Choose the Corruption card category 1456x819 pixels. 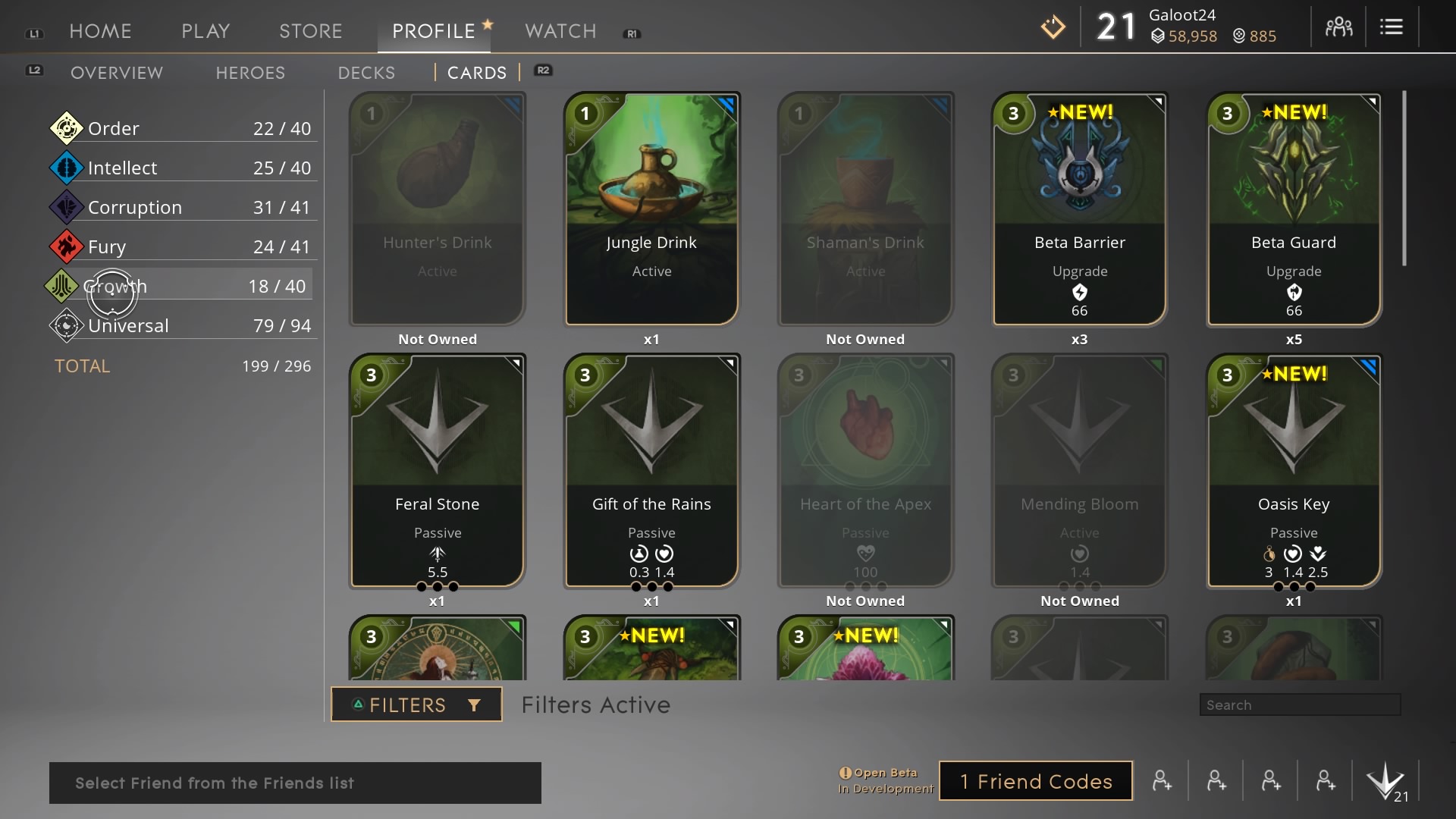(182, 207)
